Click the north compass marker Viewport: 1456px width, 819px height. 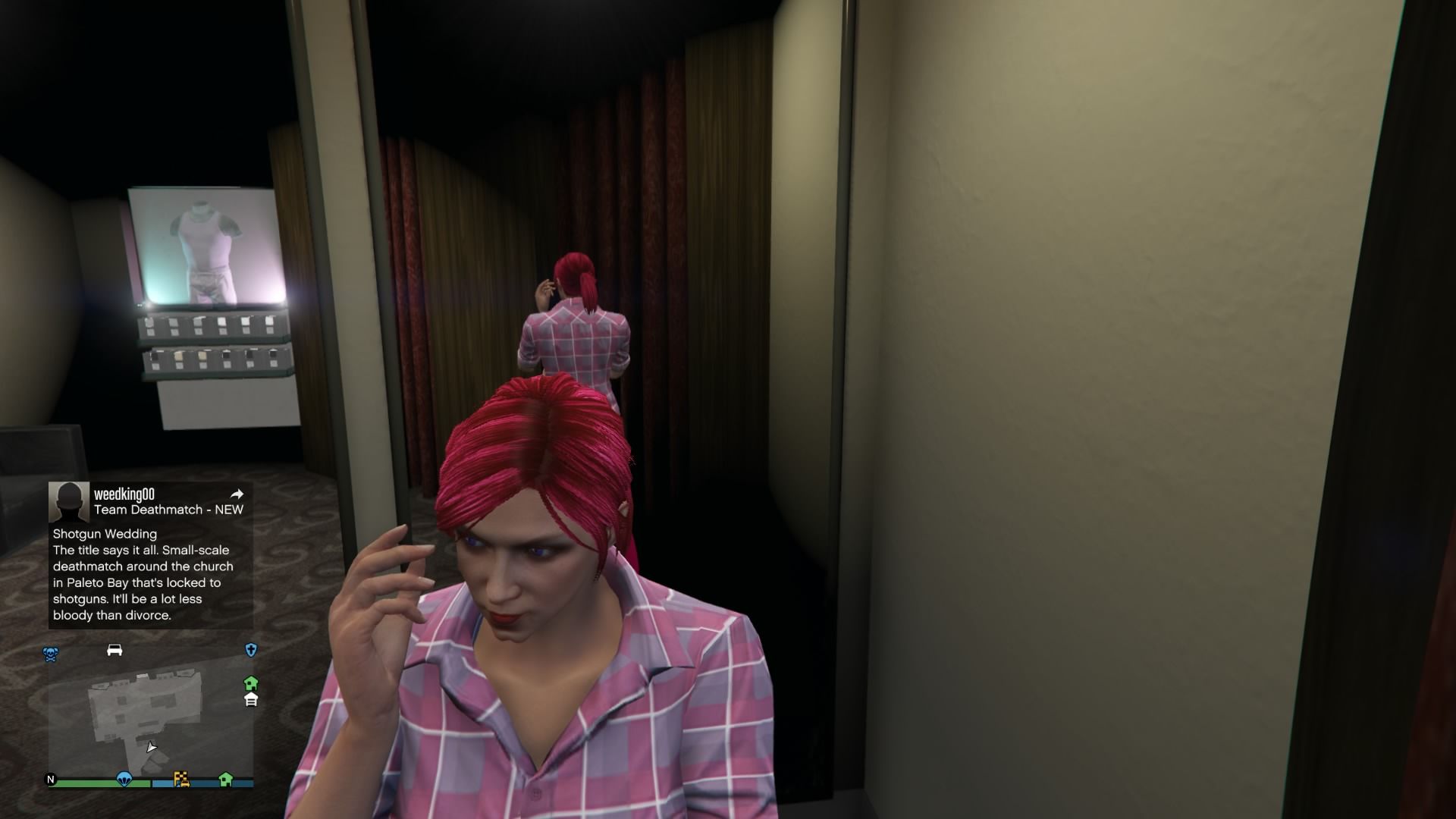point(52,779)
